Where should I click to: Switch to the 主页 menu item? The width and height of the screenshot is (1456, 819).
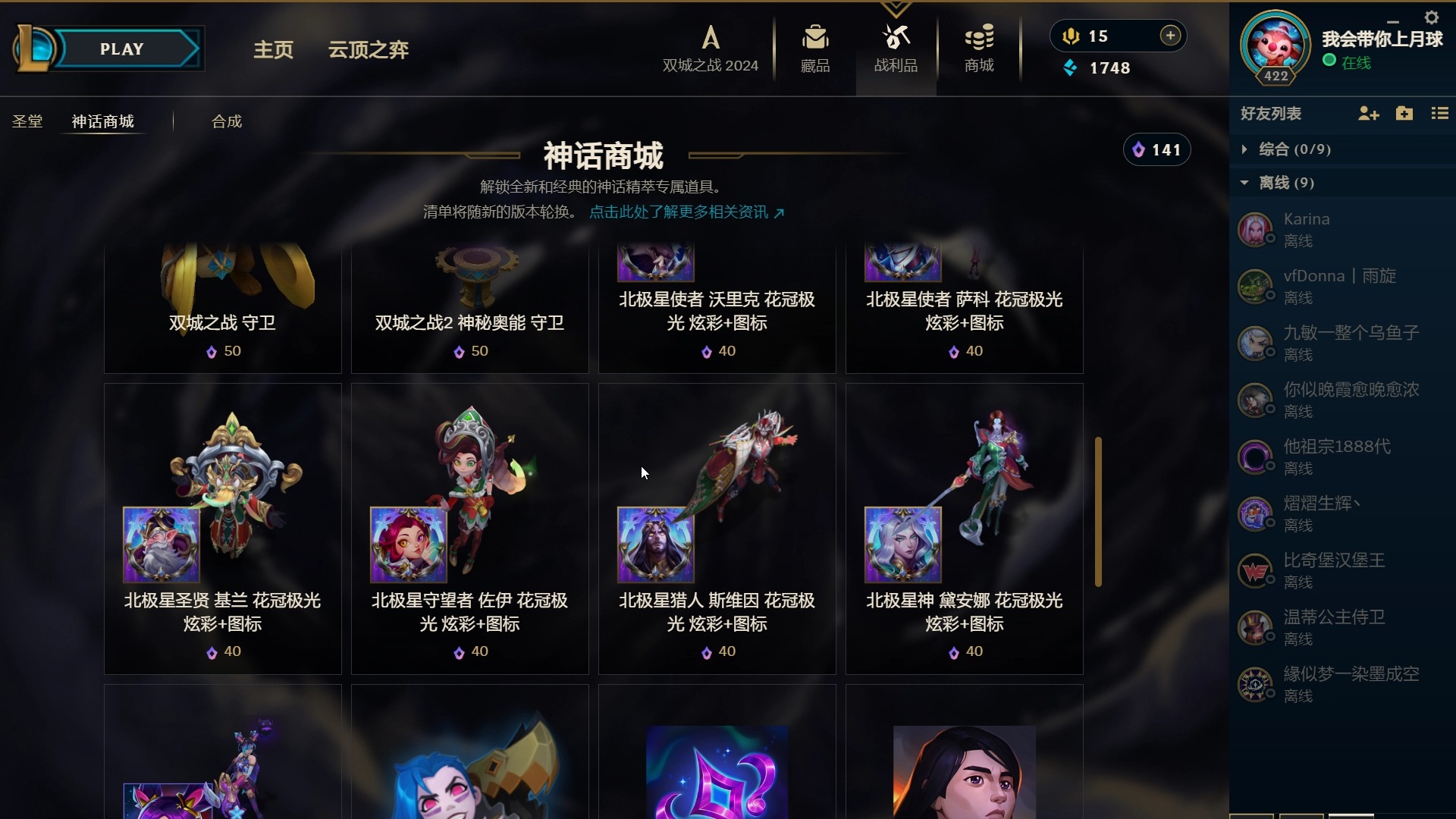(272, 49)
